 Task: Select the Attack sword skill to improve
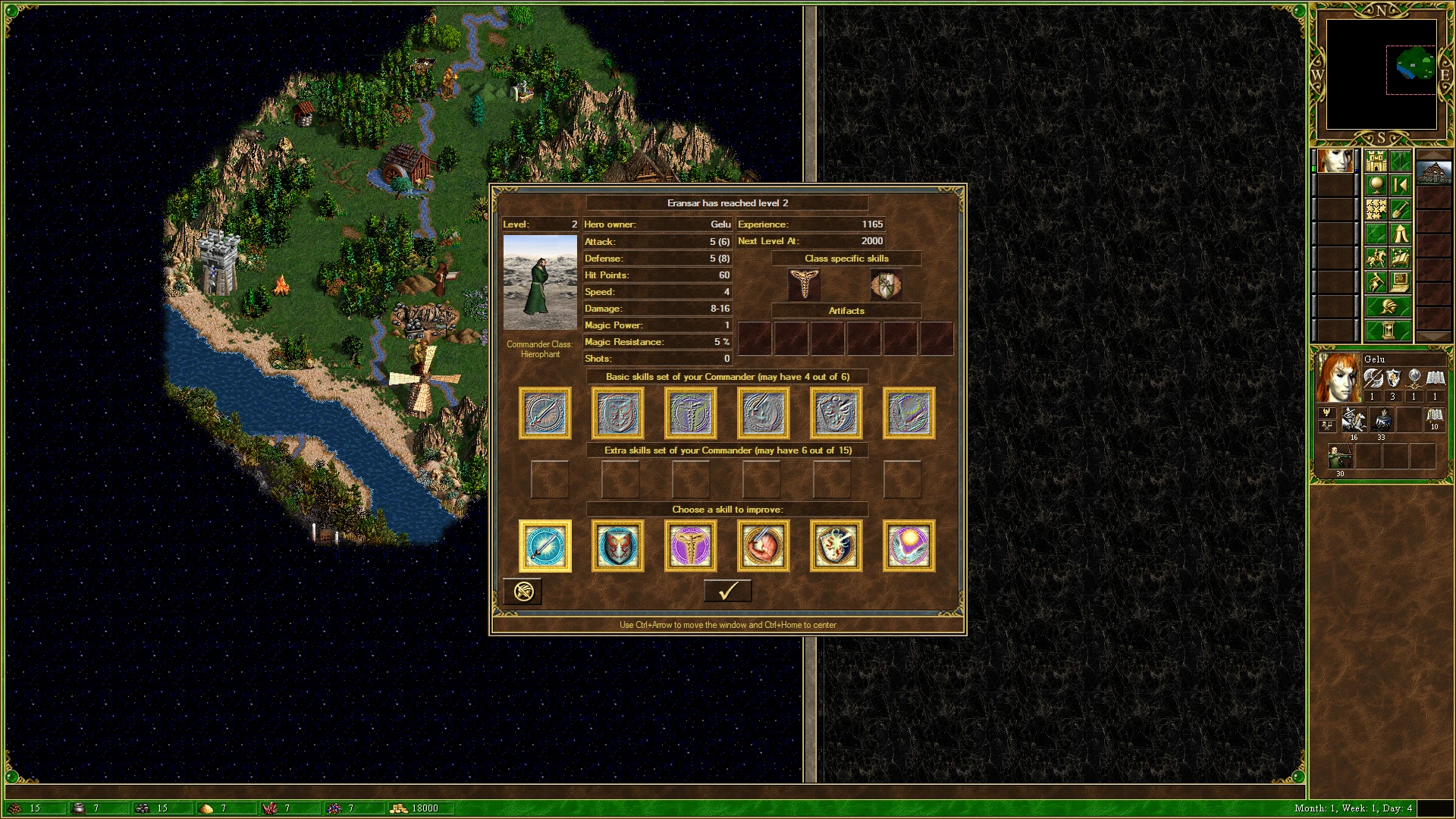point(544,546)
